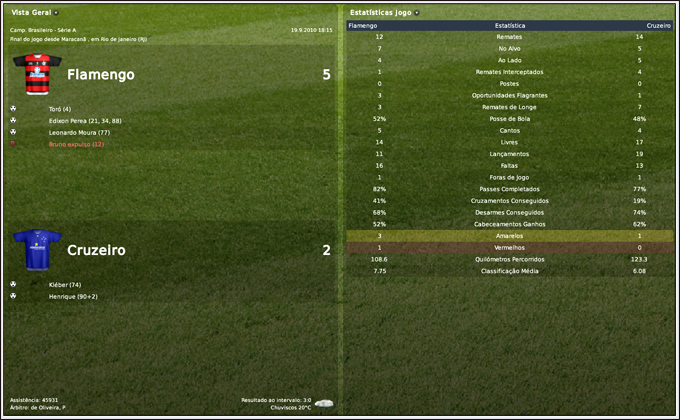
Task: Click the large Flamengo team name
Action: click(x=100, y=75)
